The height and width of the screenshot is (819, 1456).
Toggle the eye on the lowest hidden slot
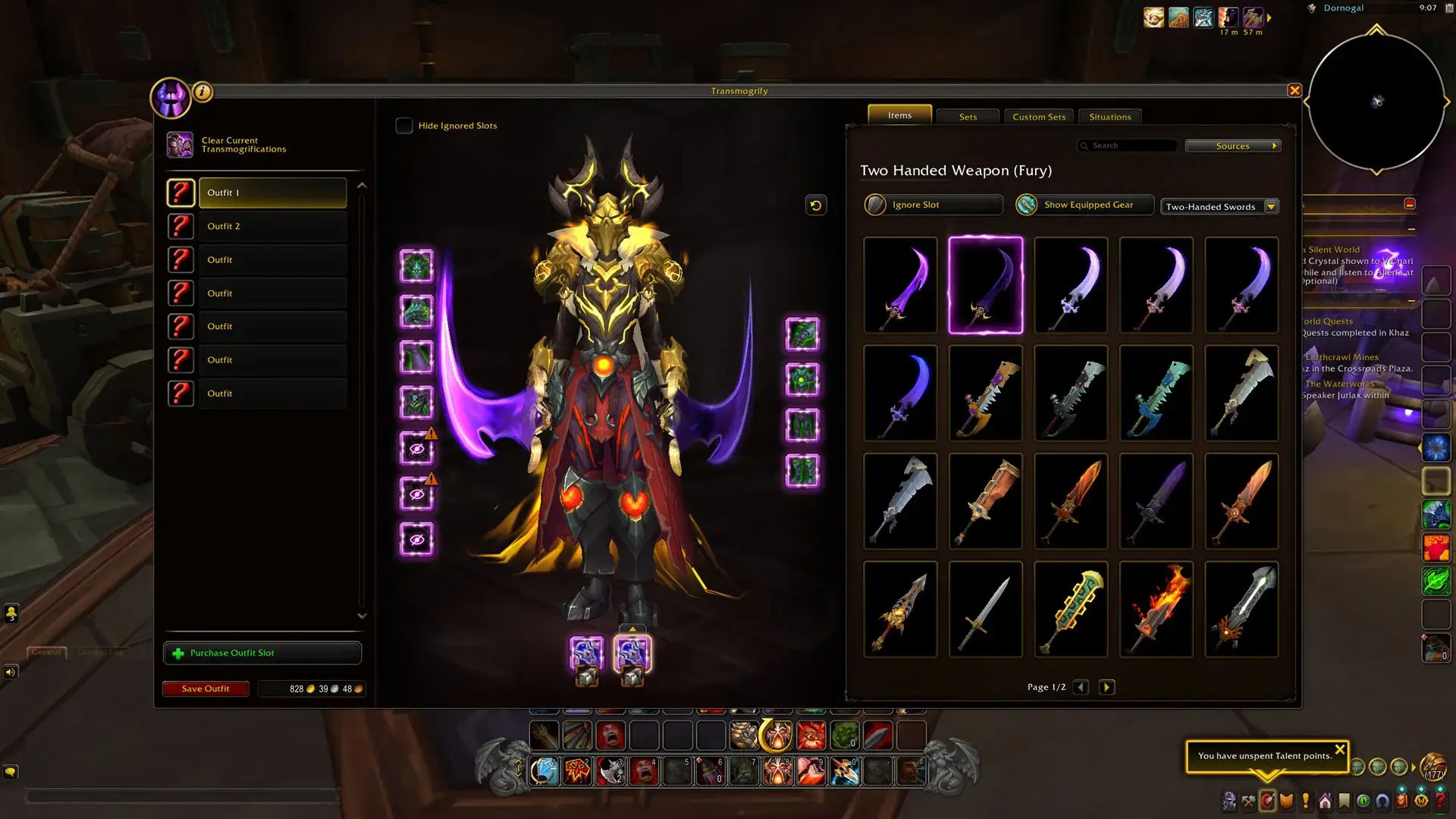(x=417, y=538)
